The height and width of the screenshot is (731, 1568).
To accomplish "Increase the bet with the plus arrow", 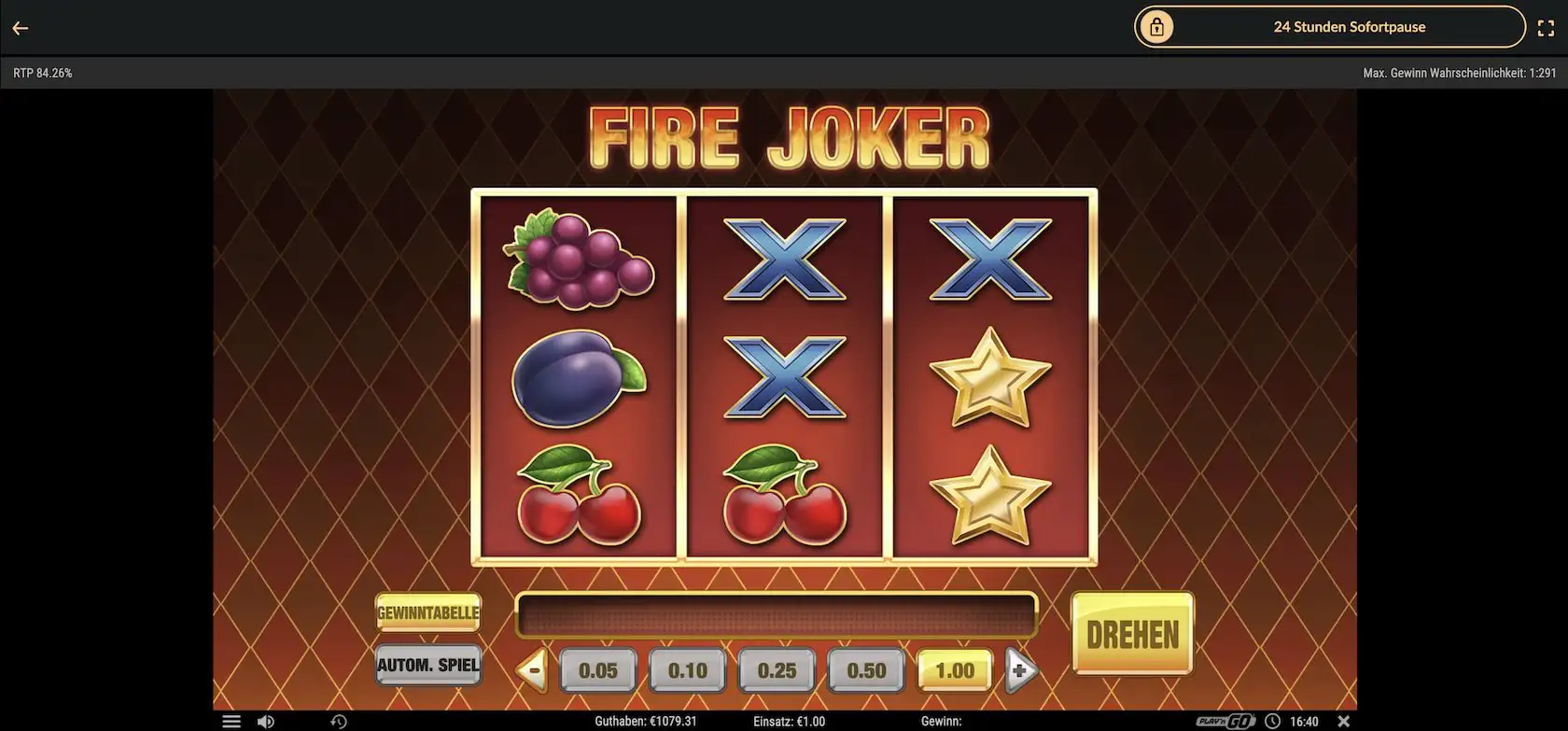I will click(x=1021, y=669).
